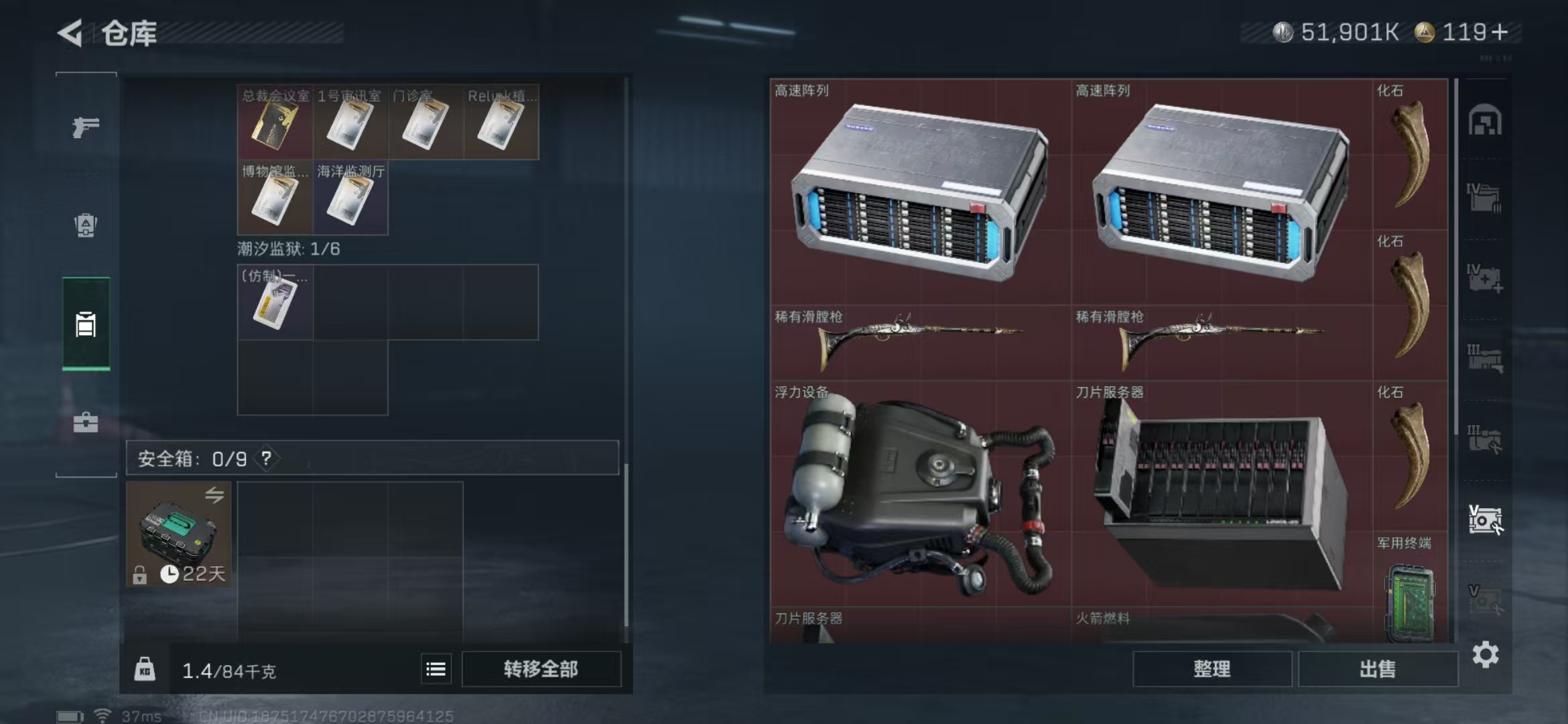Go back from the 仓库 warehouse screen

point(71,33)
